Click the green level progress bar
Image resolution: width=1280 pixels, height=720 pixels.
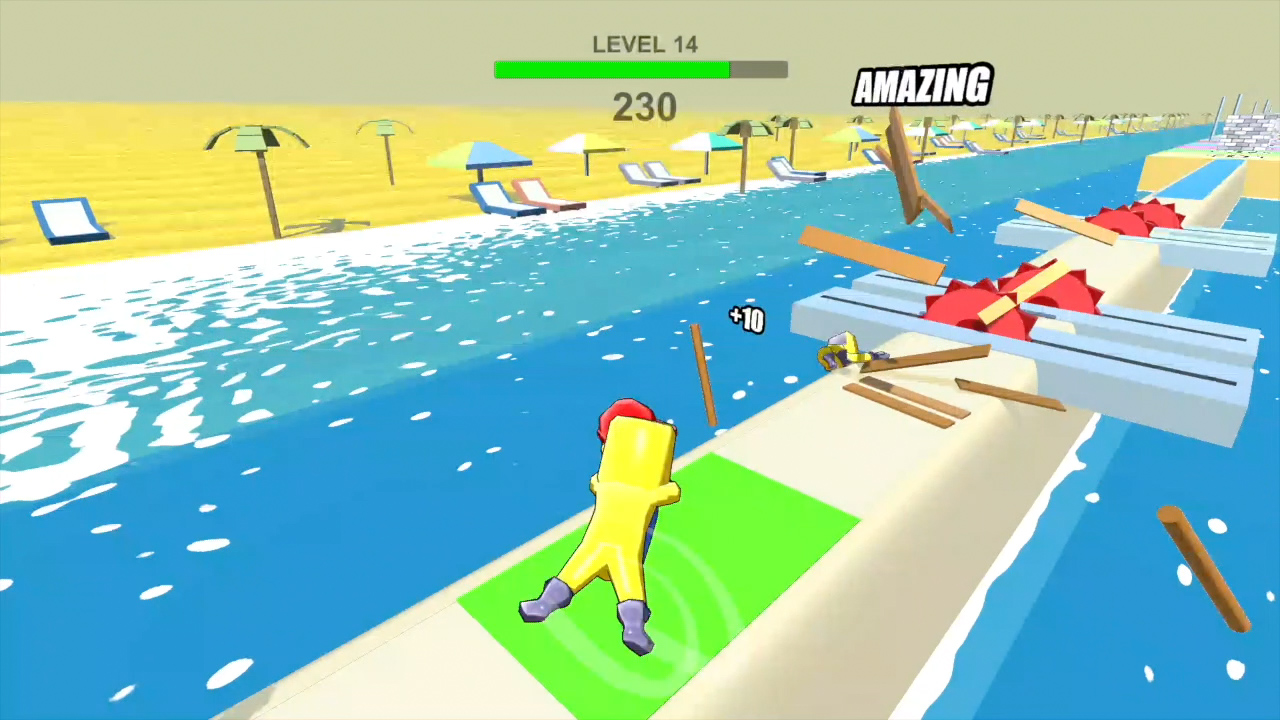coord(610,69)
